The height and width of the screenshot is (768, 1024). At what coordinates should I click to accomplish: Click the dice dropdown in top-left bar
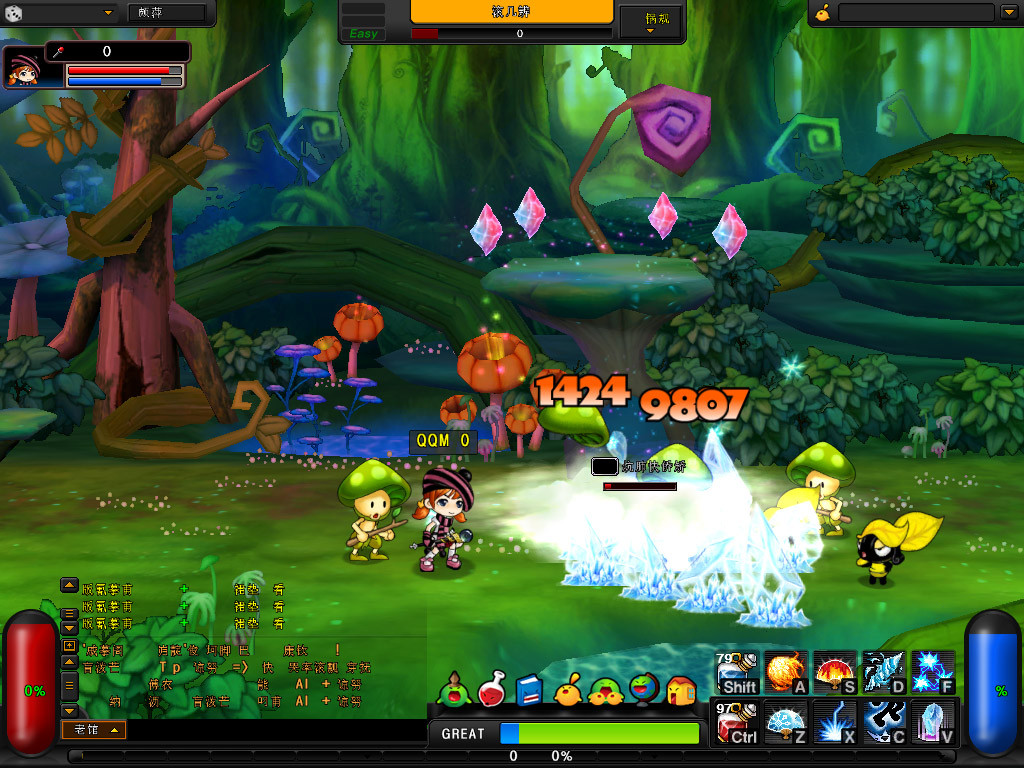point(60,13)
